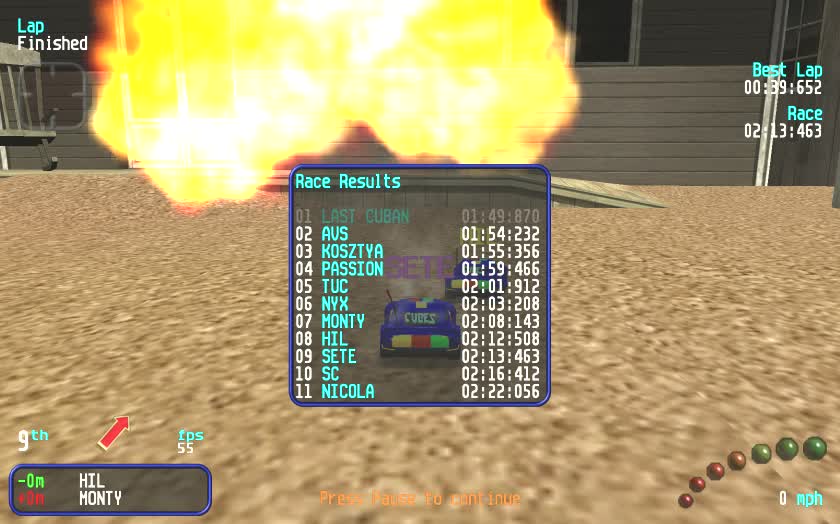The image size is (840, 524).
Task: Click the red direction arrow indicator
Action: pyautogui.click(x=114, y=432)
